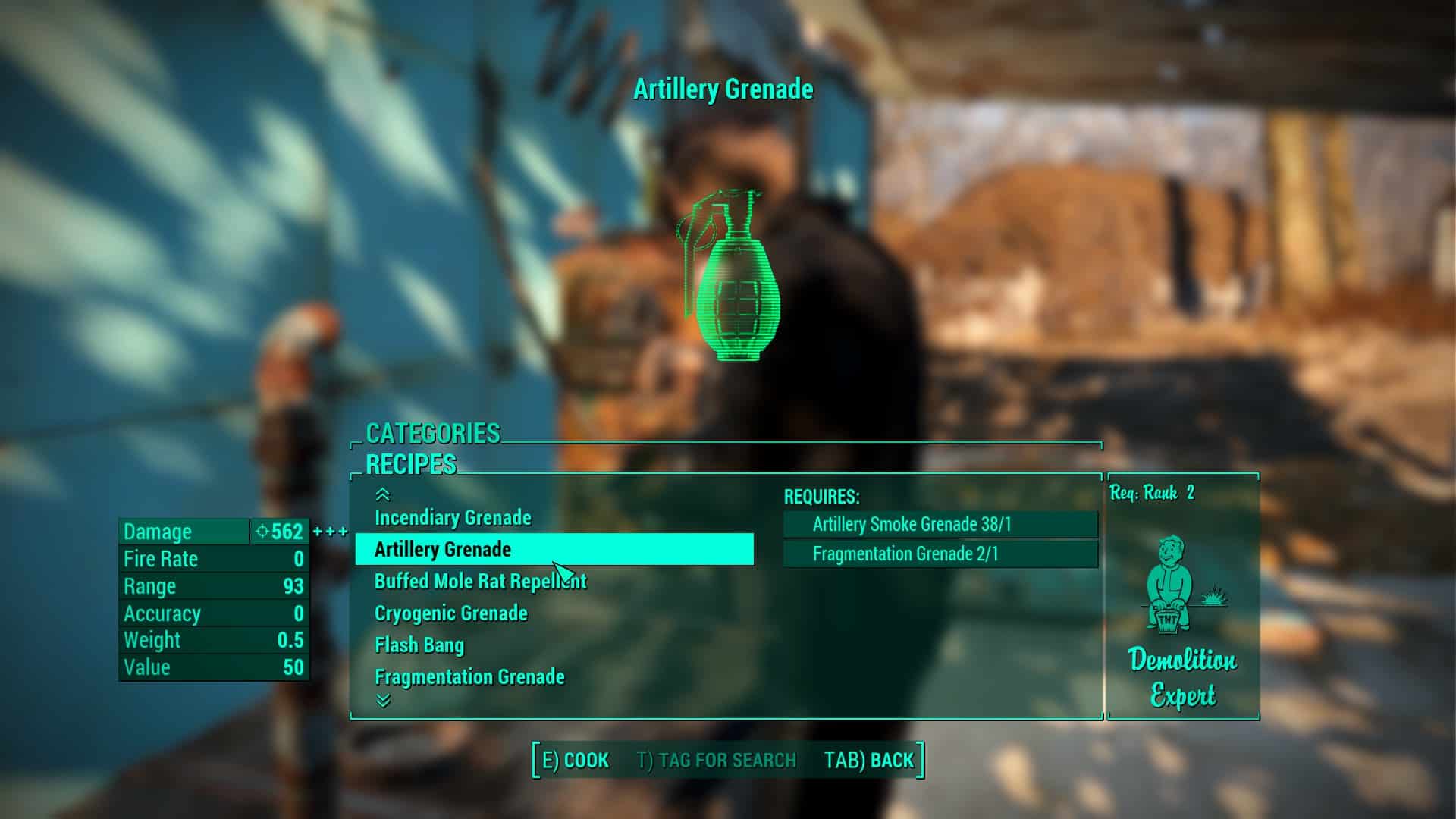
Task: Pick the Cryogenic Grenade recipe
Action: pyautogui.click(x=450, y=613)
